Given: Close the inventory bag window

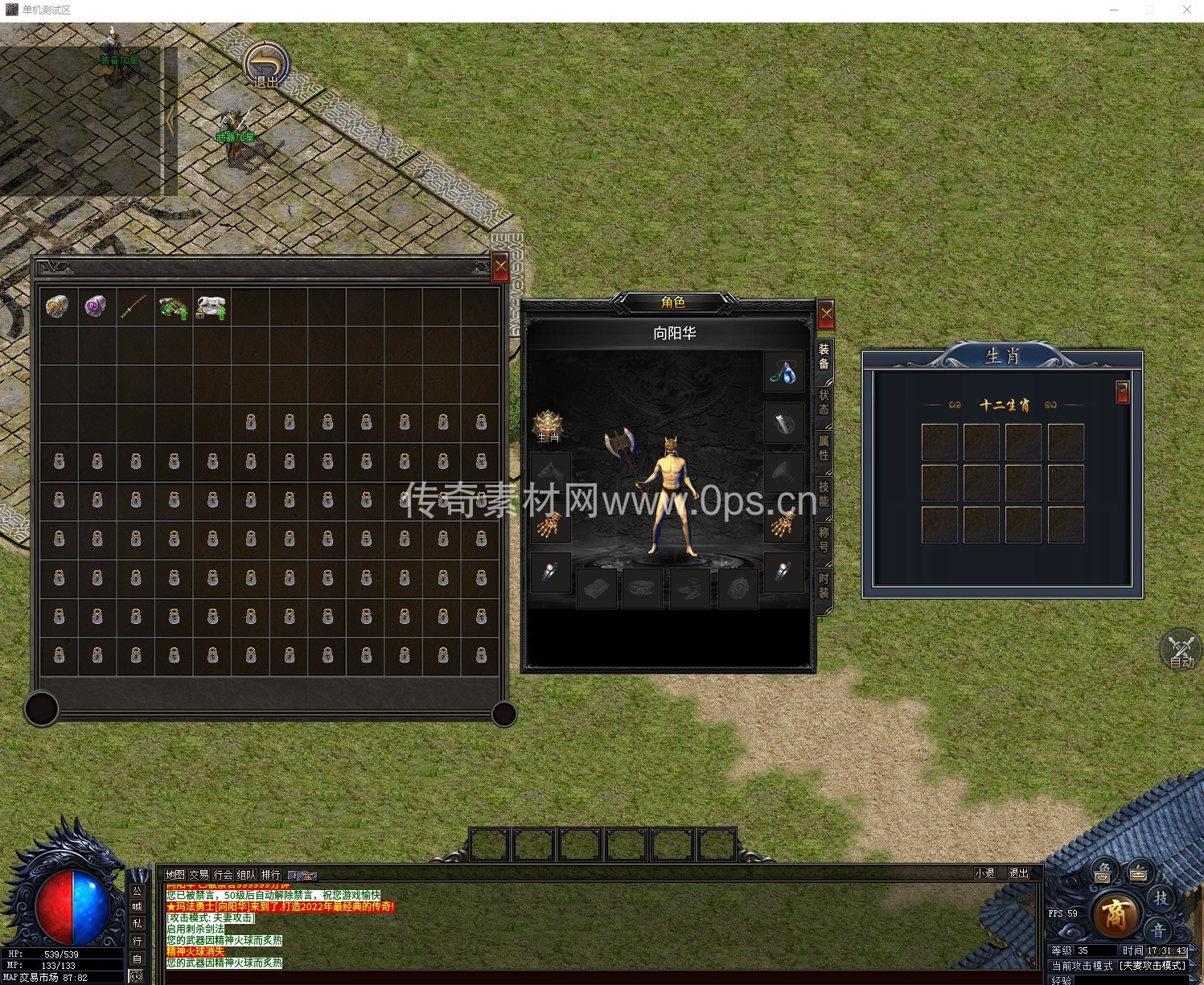Looking at the screenshot, I should 500,267.
